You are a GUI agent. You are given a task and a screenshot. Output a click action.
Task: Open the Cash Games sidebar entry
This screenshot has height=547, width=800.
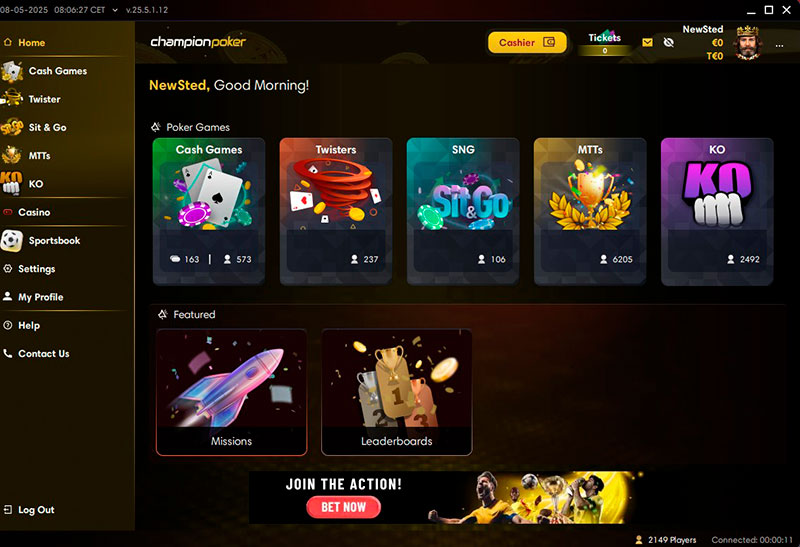[x=57, y=71]
